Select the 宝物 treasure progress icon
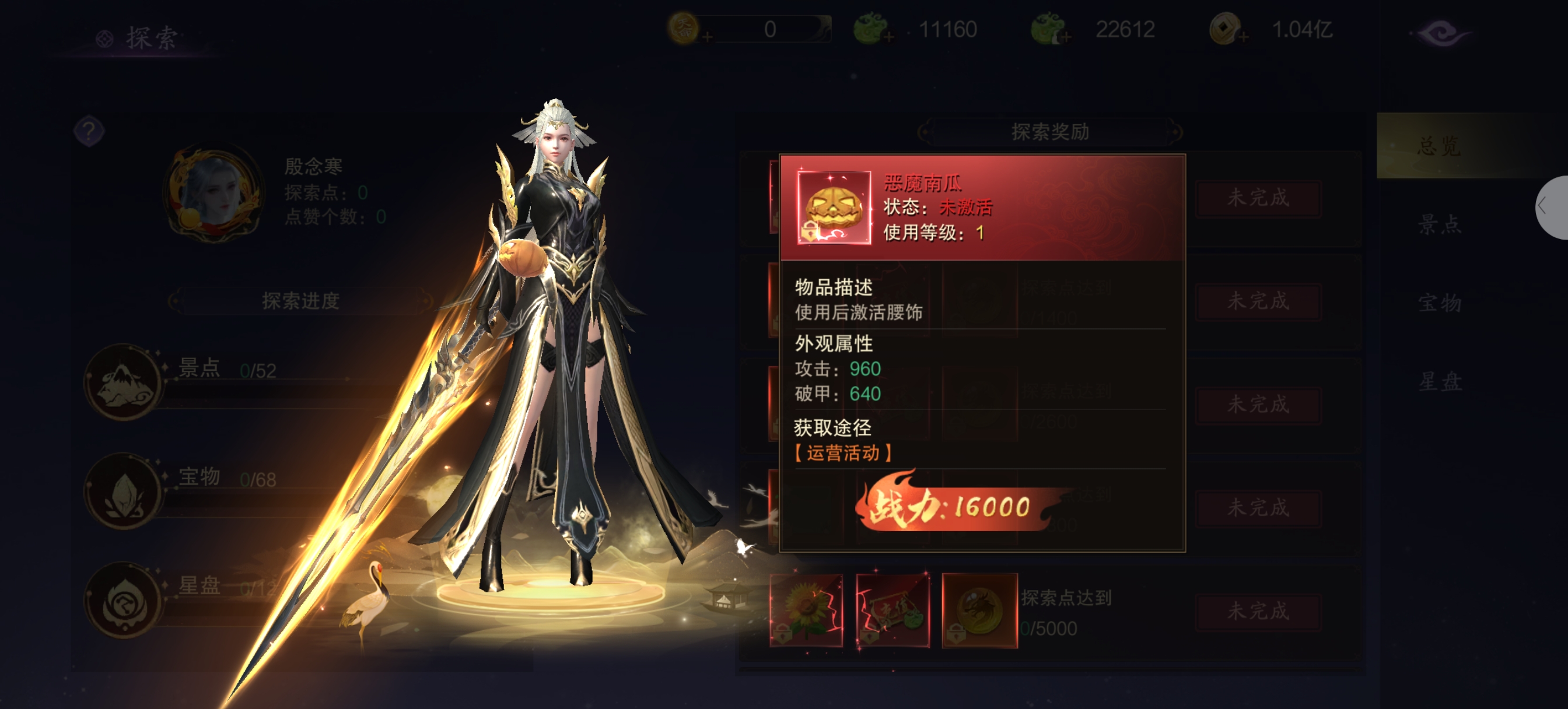The width and height of the screenshot is (1568, 709). [x=123, y=490]
